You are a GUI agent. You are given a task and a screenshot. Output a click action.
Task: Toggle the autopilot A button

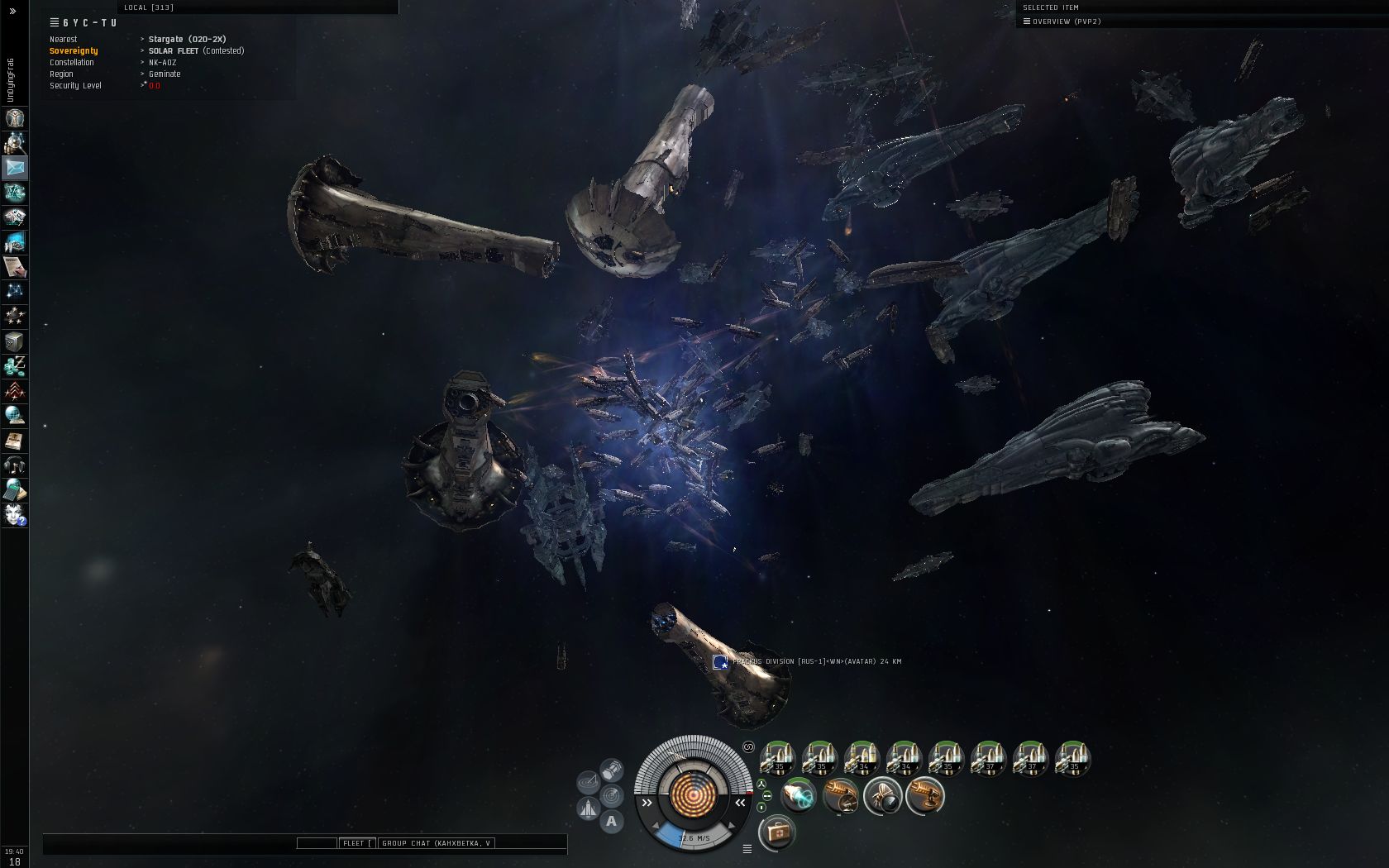pyautogui.click(x=611, y=821)
